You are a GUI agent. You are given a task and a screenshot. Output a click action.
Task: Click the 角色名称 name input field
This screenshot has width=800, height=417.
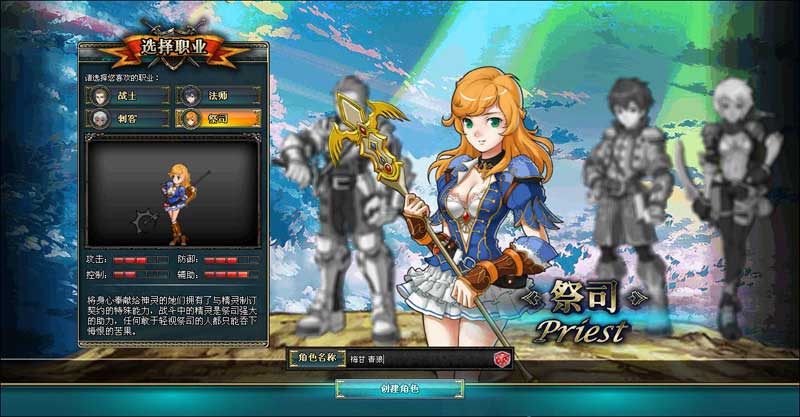point(415,359)
